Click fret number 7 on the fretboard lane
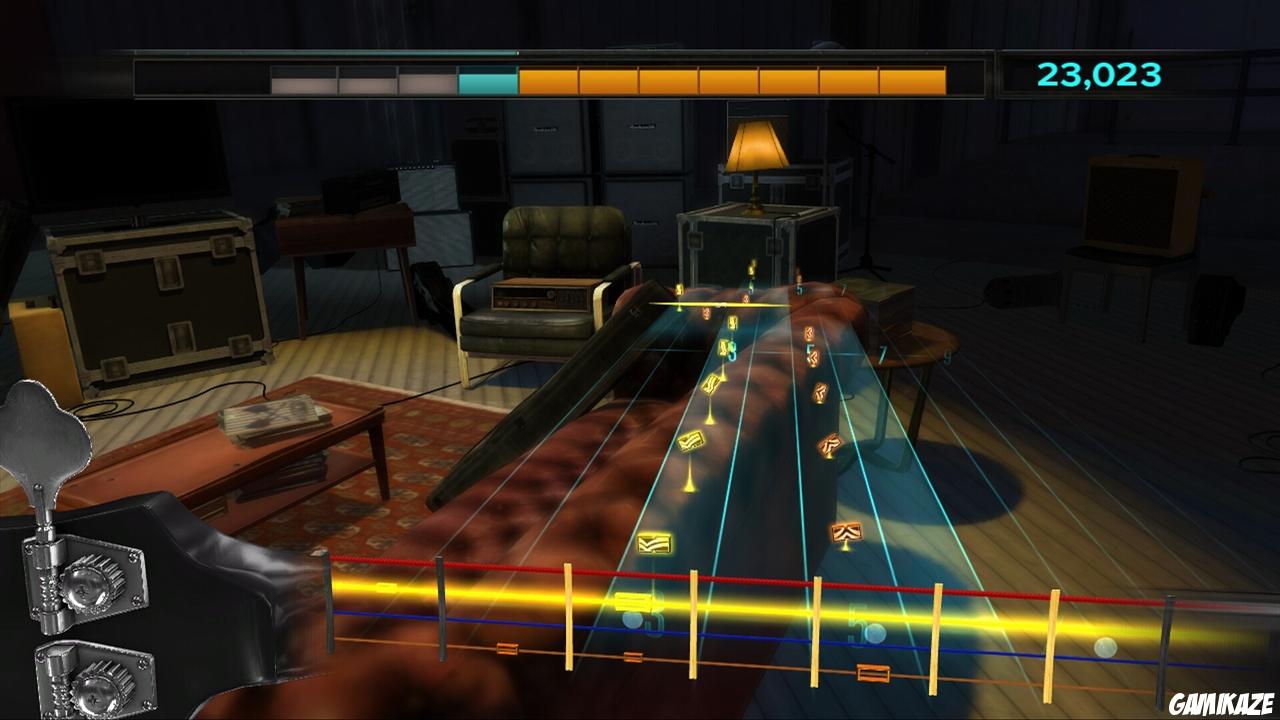1280x720 pixels. click(x=882, y=355)
